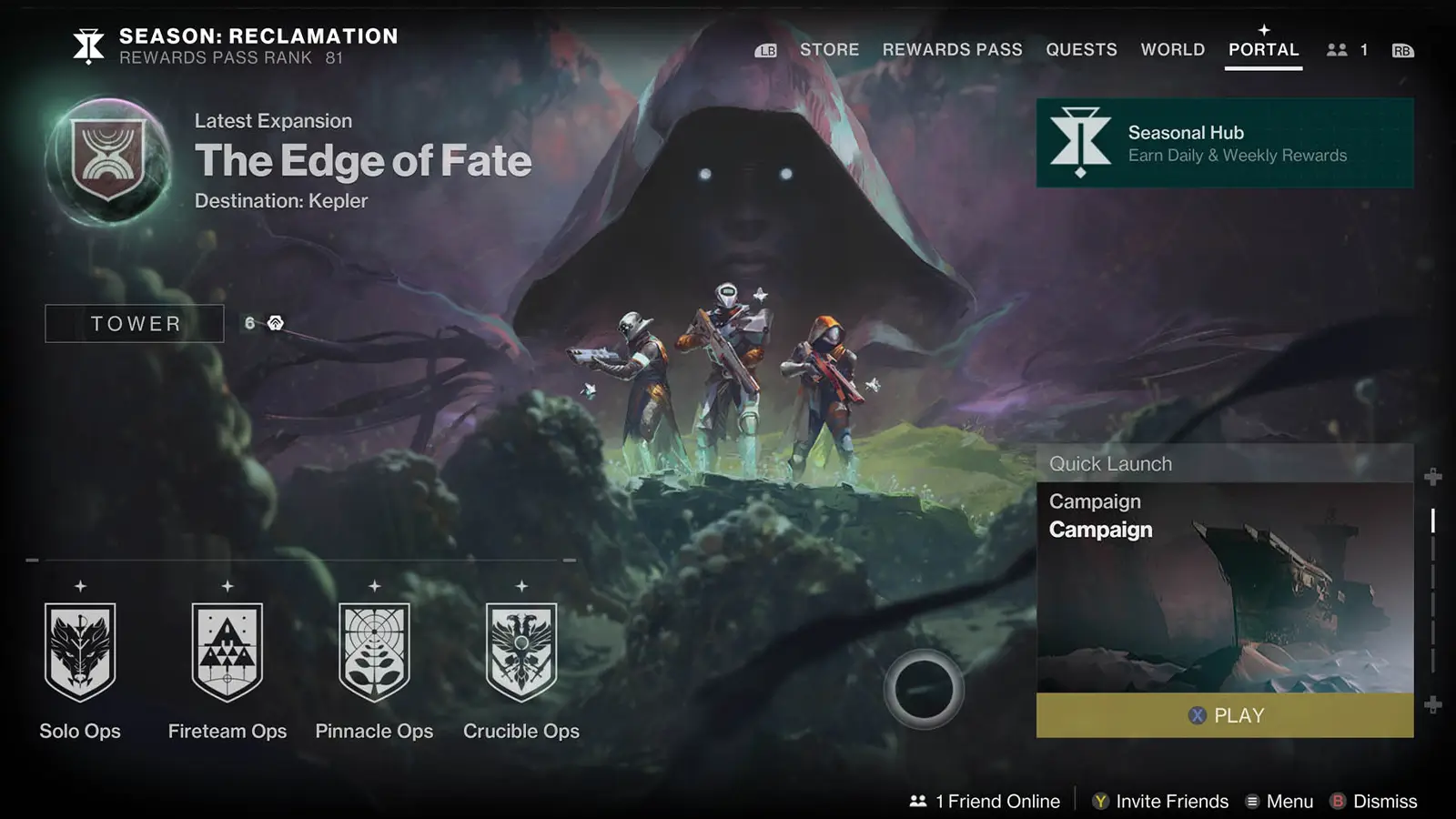This screenshot has width=1456, height=819.
Task: Open the QUESTS tab
Action: 1082,50
